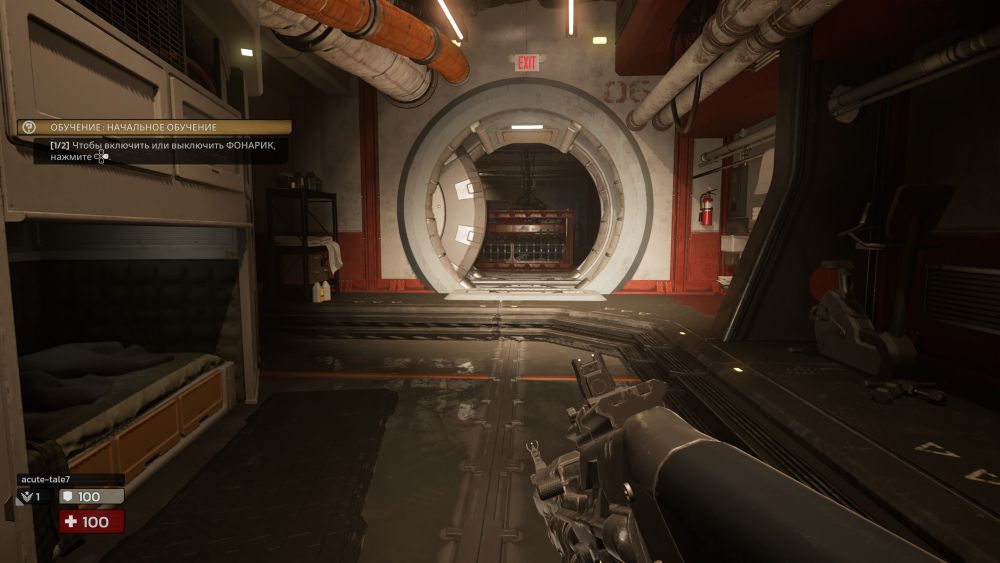Click the "ОБУЧЕНИЕ: НАЧАЛЬНОЕ ОБУЧЕНИЕ" tutorial header
This screenshot has height=563, width=1000.
(155, 128)
